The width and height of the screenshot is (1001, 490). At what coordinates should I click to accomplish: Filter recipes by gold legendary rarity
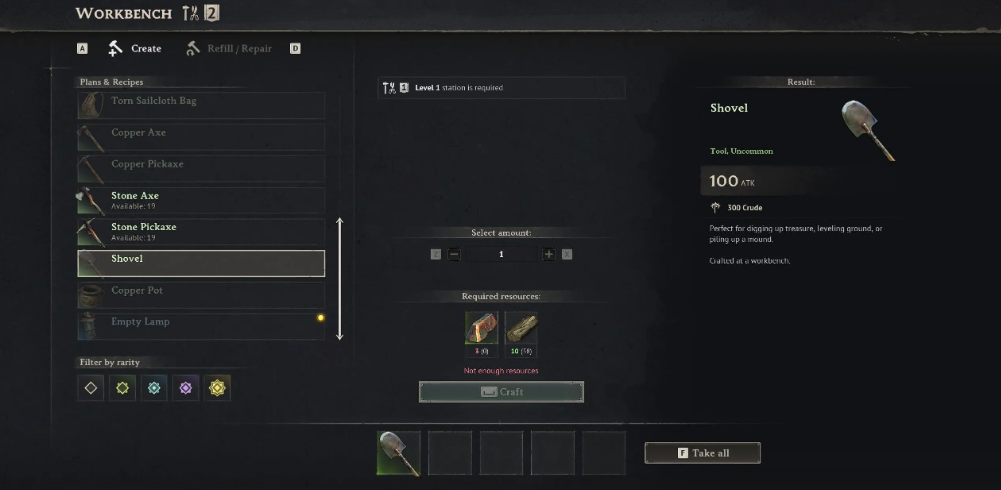coord(217,388)
